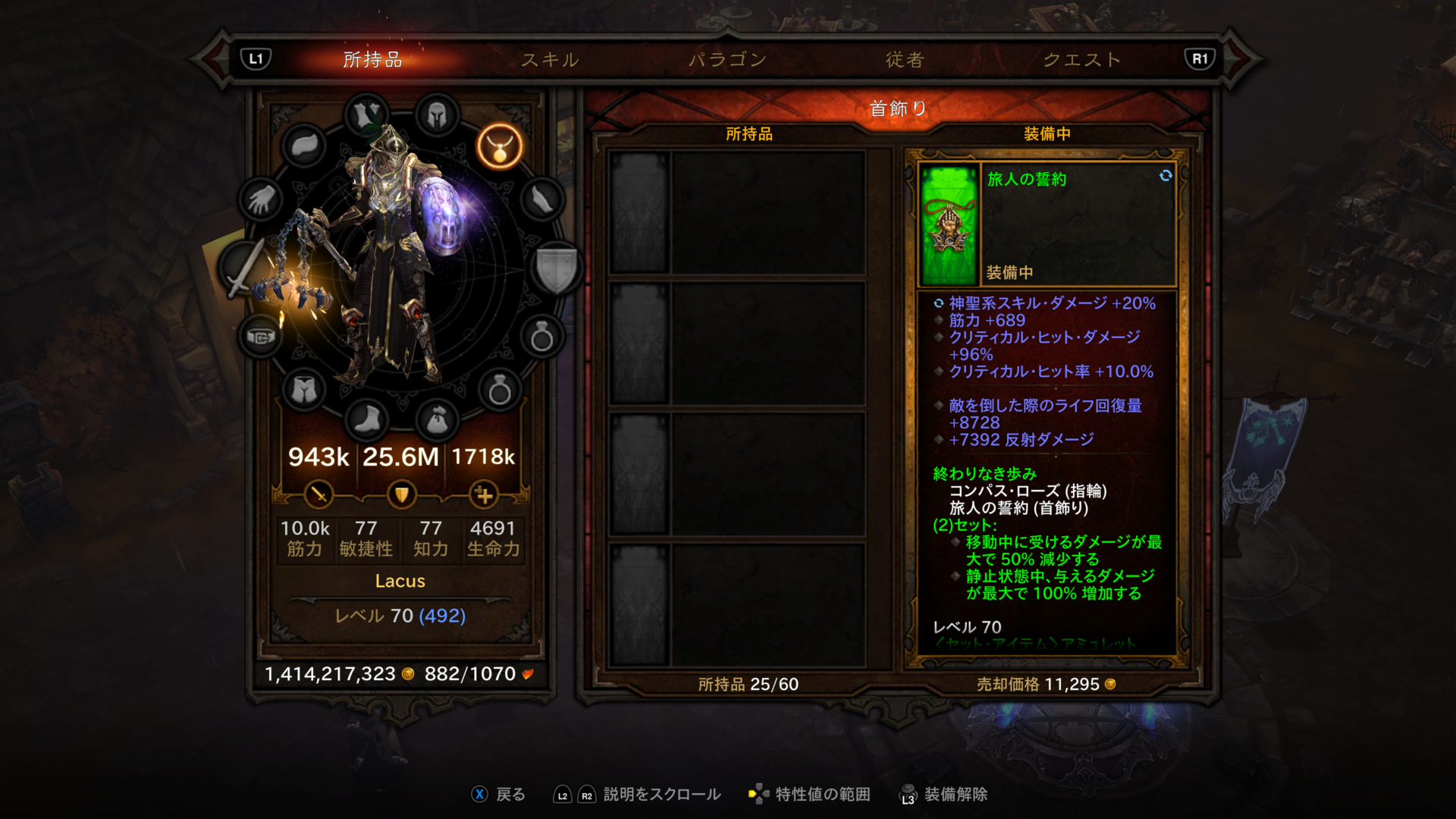Choose the boots equipment slot

click(367, 419)
